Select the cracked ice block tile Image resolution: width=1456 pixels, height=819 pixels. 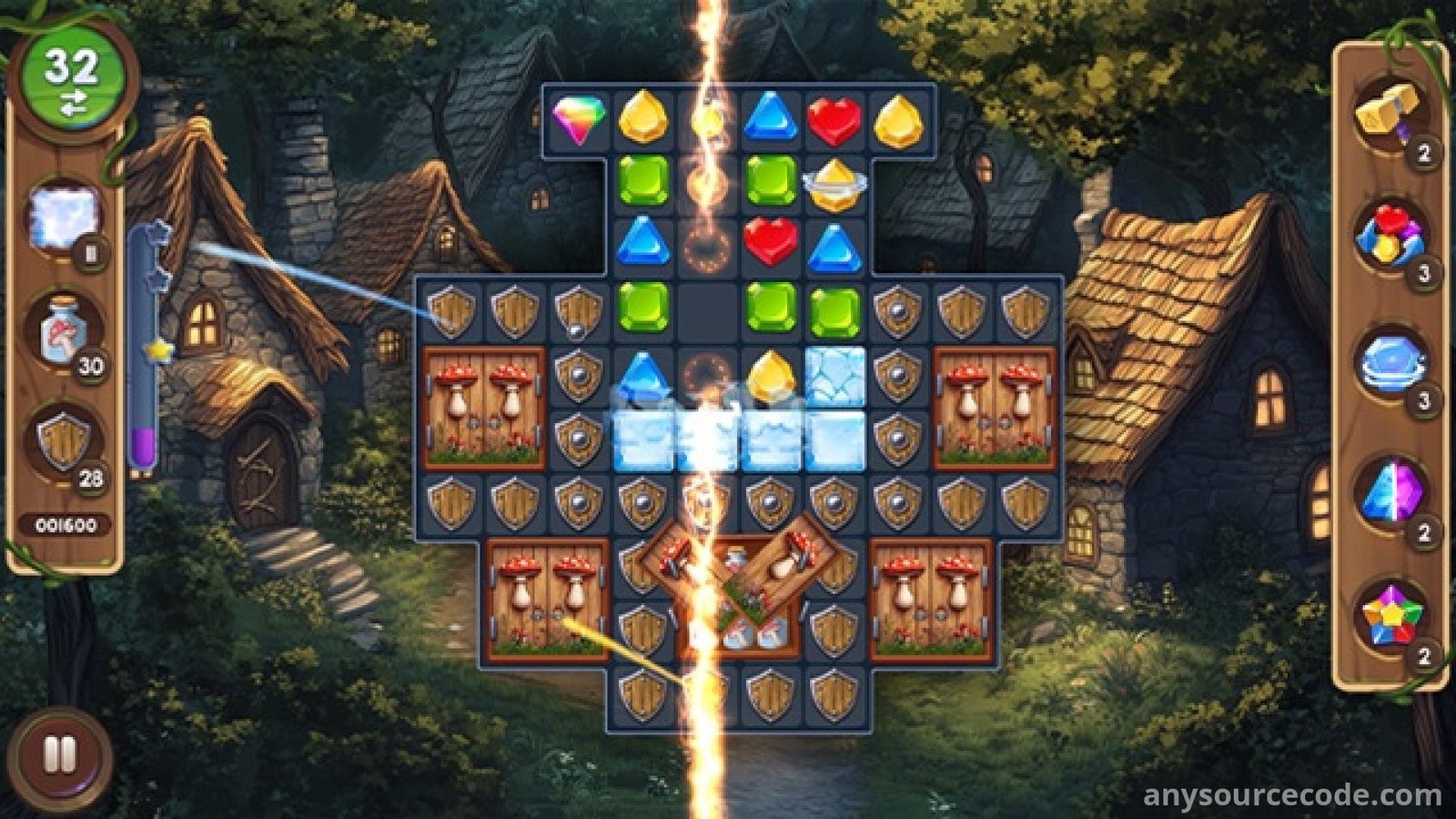(x=834, y=375)
